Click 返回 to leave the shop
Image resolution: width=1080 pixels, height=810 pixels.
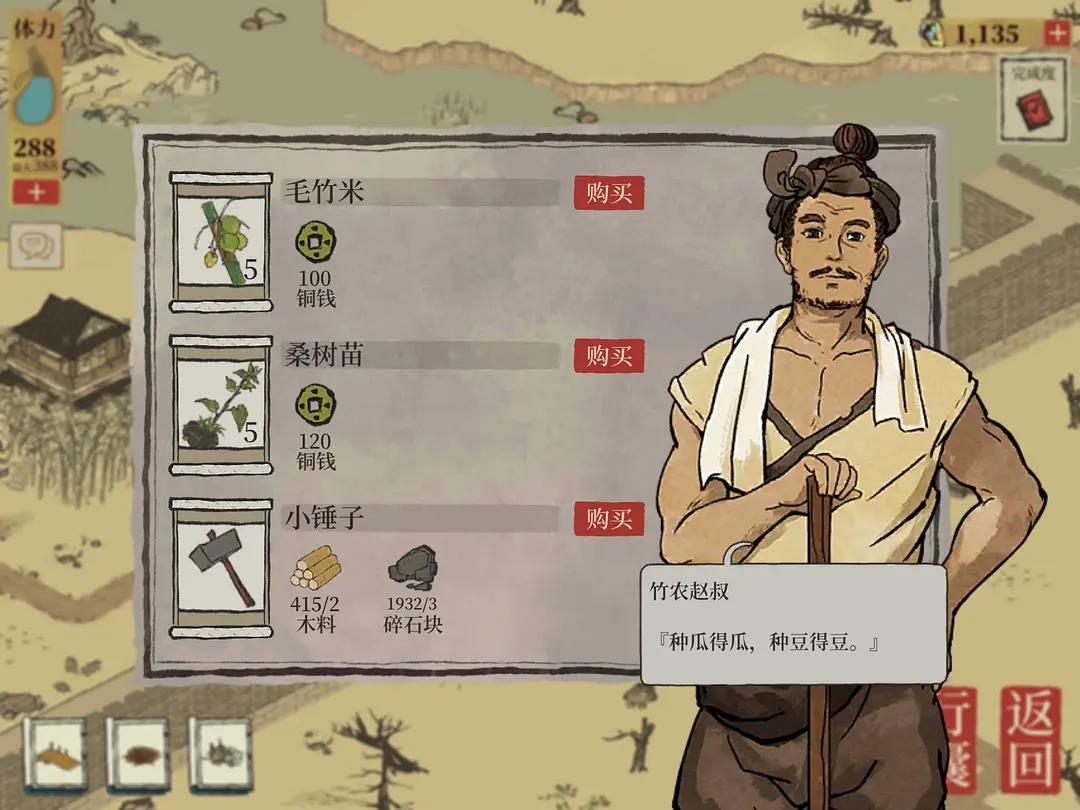[1030, 738]
